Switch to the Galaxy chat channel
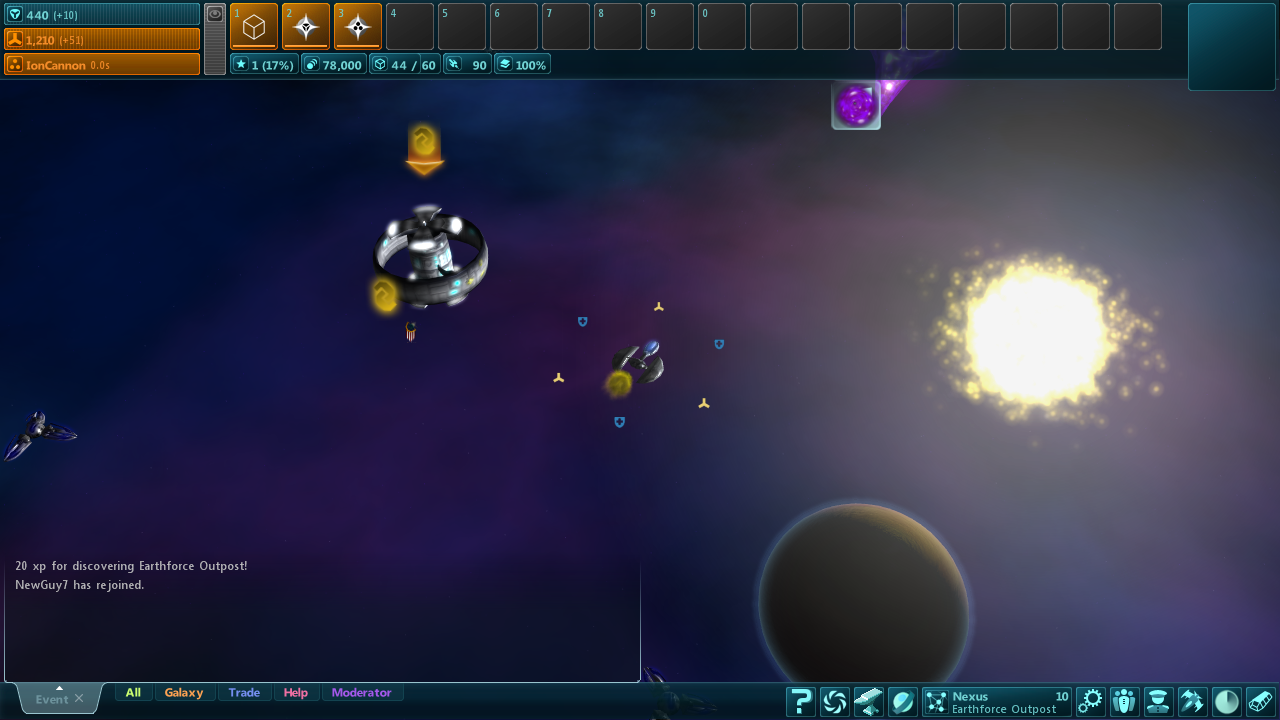 (184, 693)
